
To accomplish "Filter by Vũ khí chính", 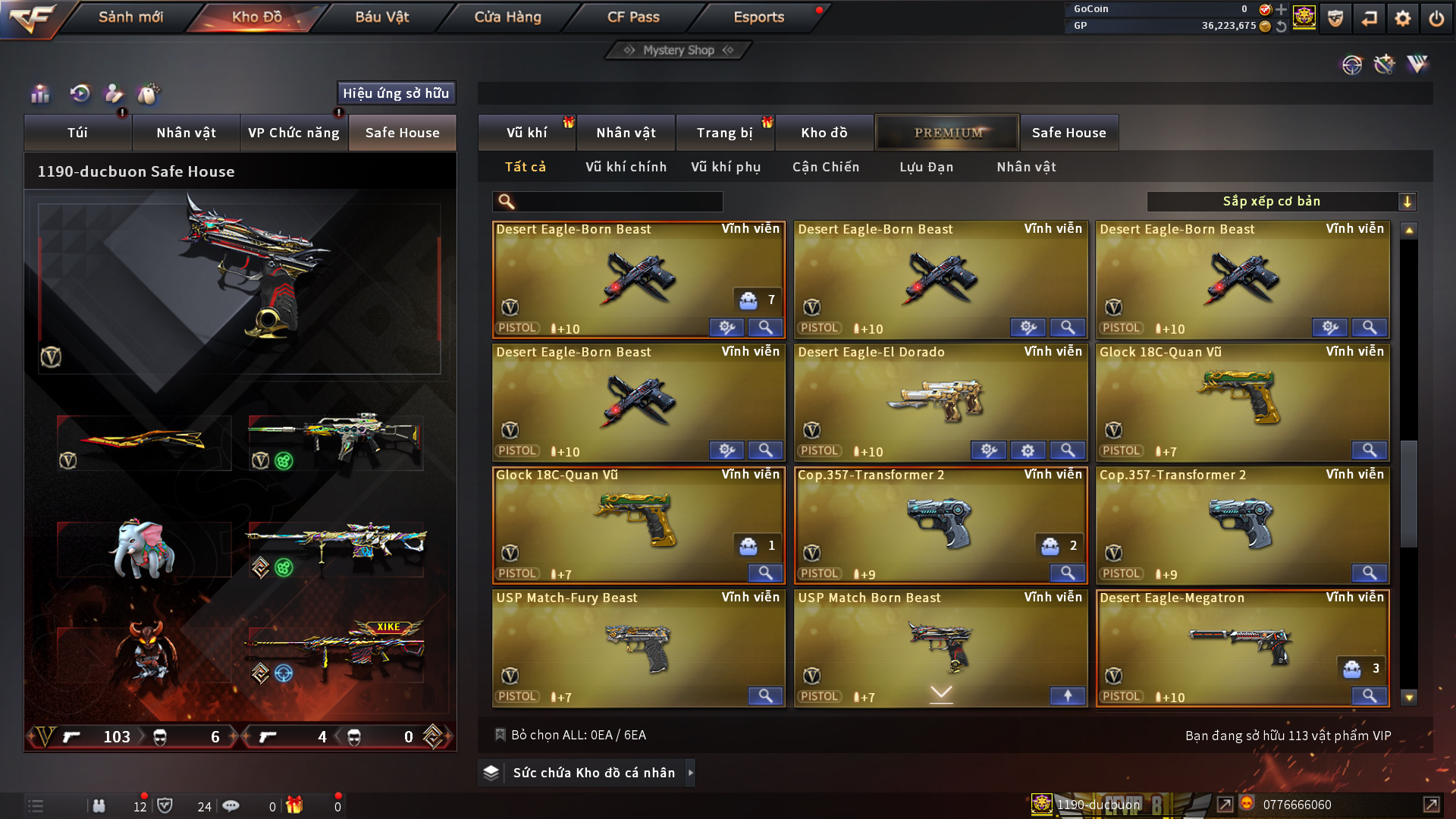I will click(626, 167).
